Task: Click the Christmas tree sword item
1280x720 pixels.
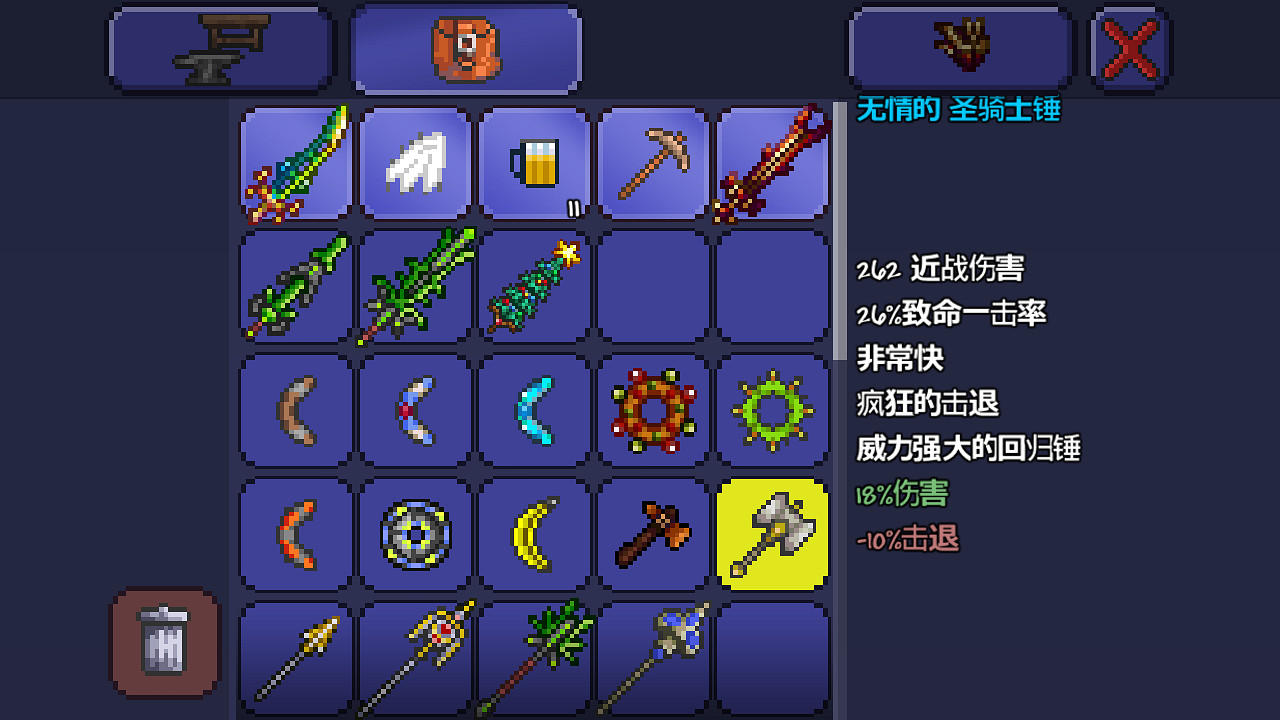Action: click(x=534, y=287)
